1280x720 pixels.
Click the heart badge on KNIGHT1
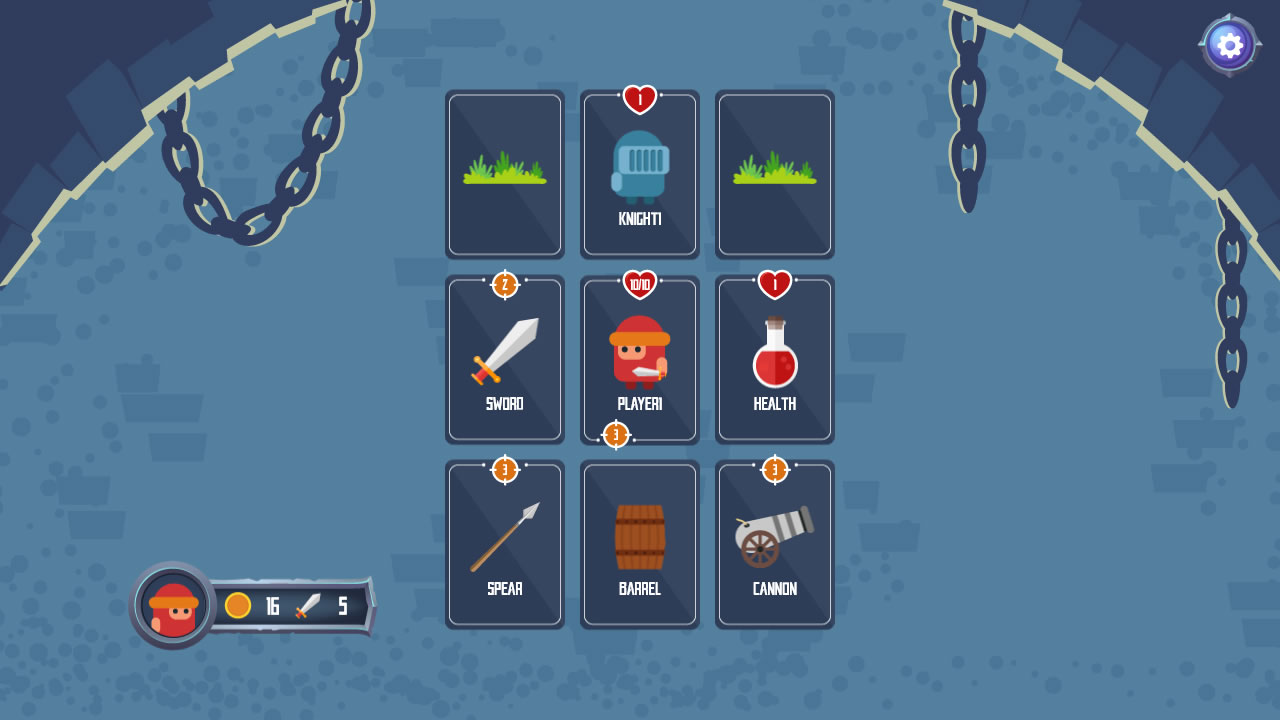[x=640, y=96]
